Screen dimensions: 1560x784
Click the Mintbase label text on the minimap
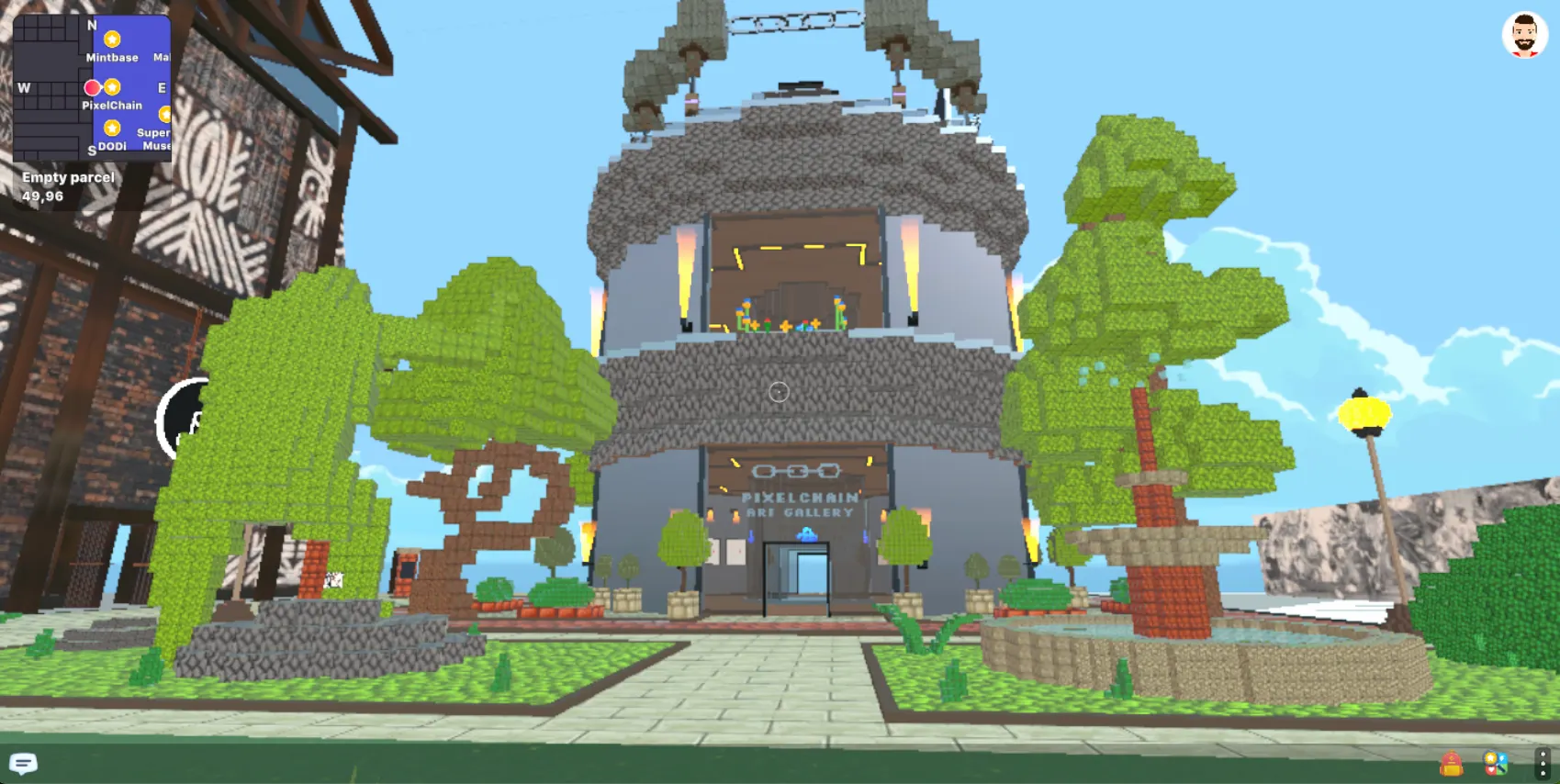(111, 57)
